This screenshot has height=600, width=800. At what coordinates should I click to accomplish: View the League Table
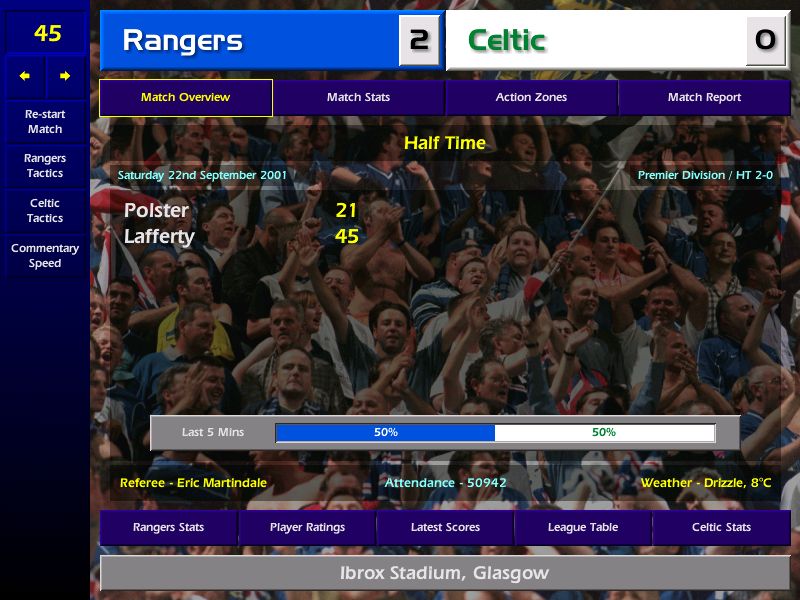pos(583,527)
